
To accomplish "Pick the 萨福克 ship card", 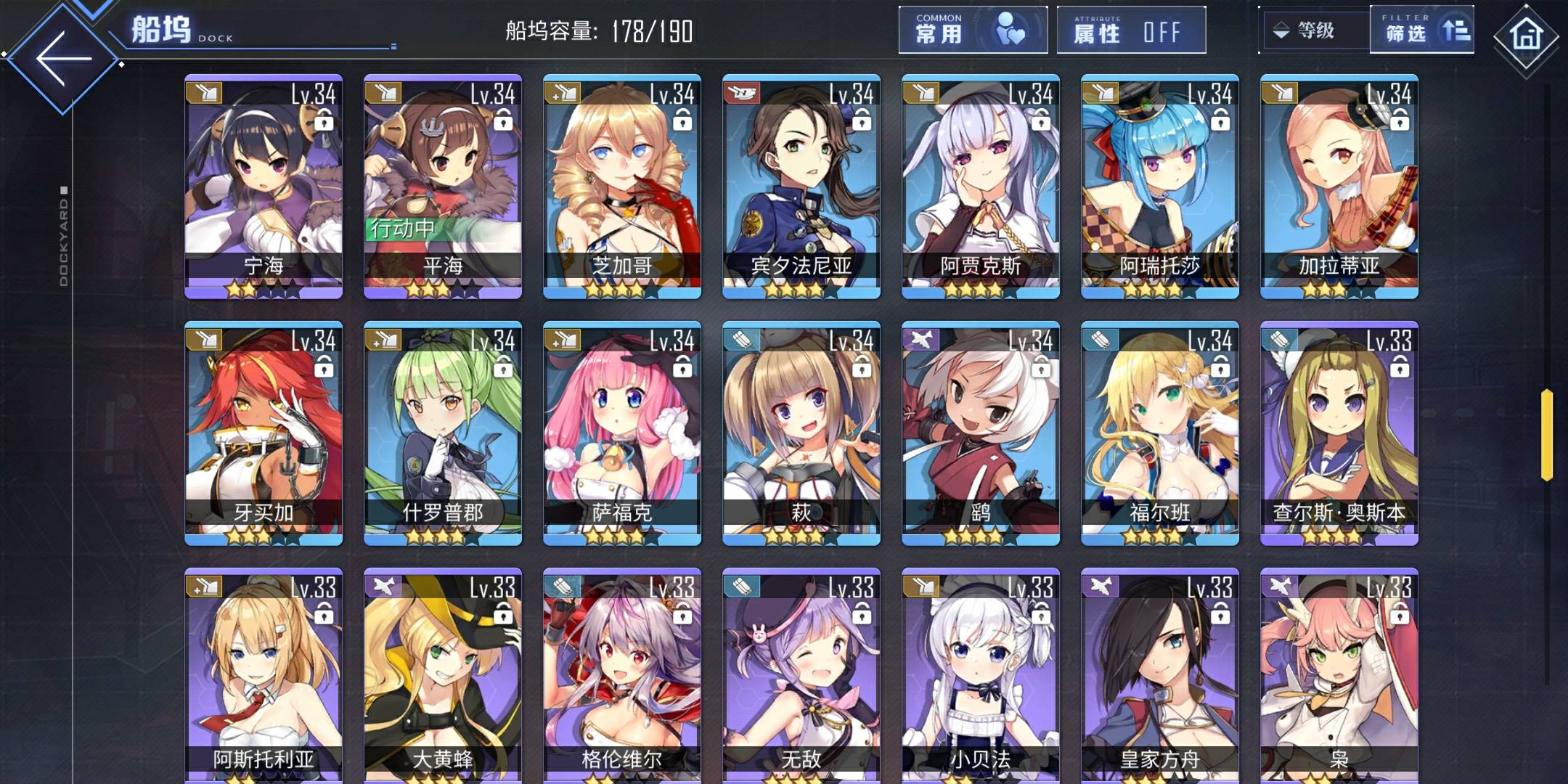I will pyautogui.click(x=622, y=433).
